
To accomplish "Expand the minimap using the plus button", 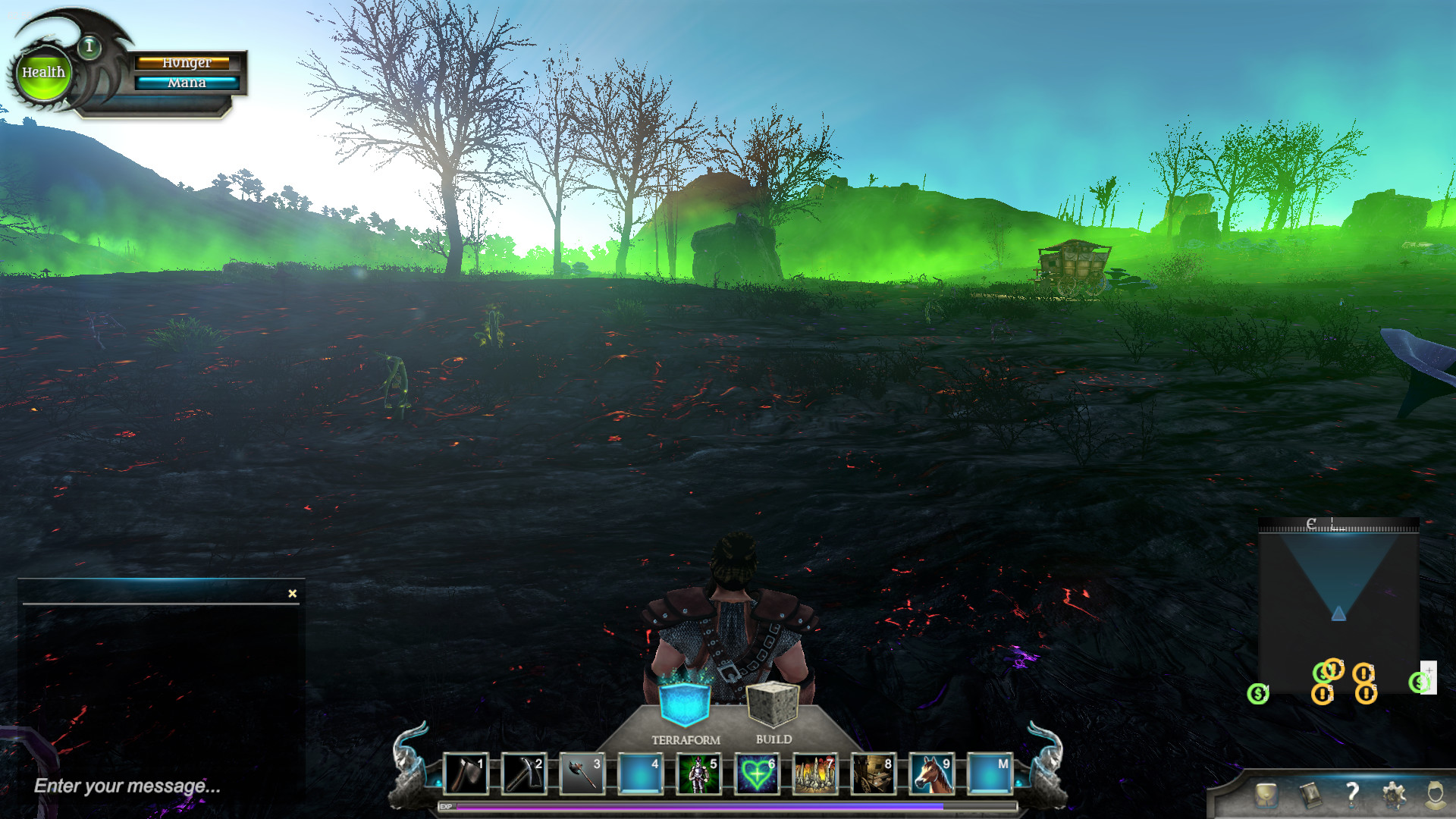I will coord(1429,670).
